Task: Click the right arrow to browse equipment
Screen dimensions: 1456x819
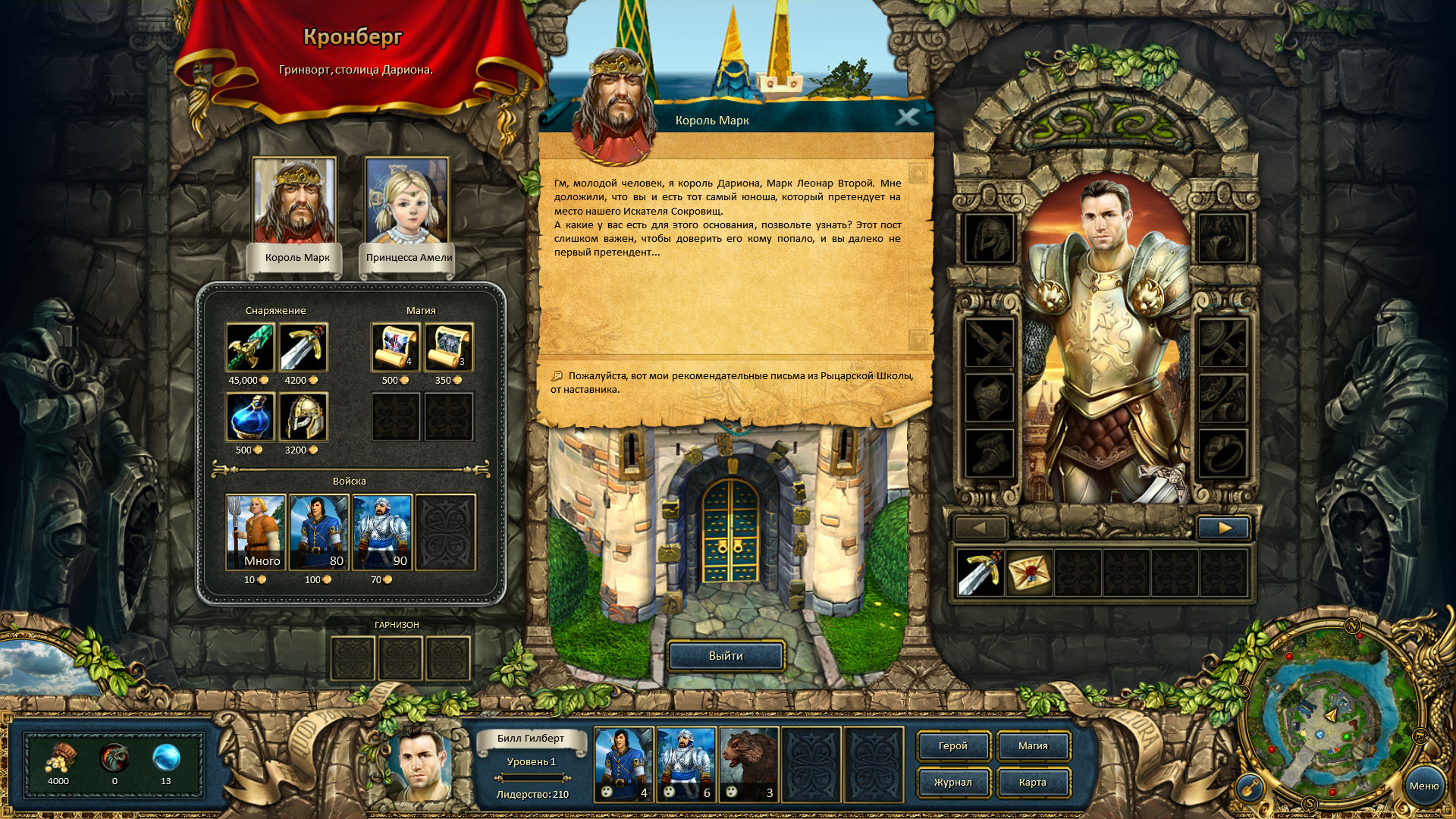Action: tap(1224, 528)
